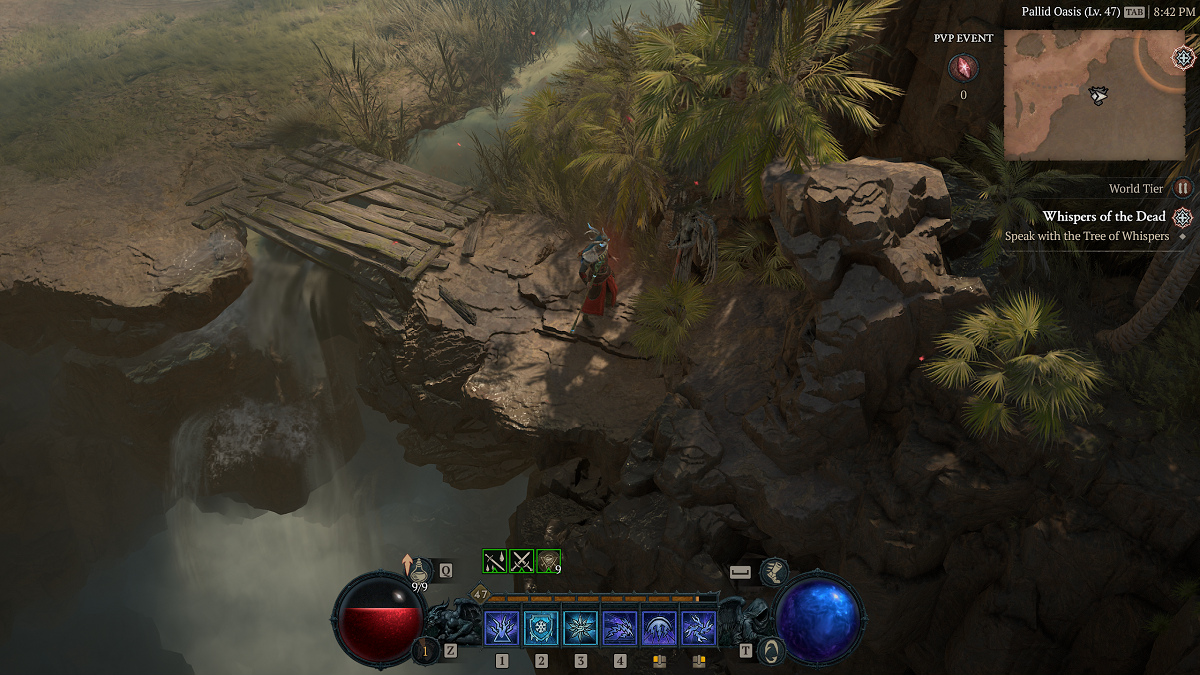Image resolution: width=1200 pixels, height=675 pixels.
Task: Use the healing potion flask
Action: point(421,571)
